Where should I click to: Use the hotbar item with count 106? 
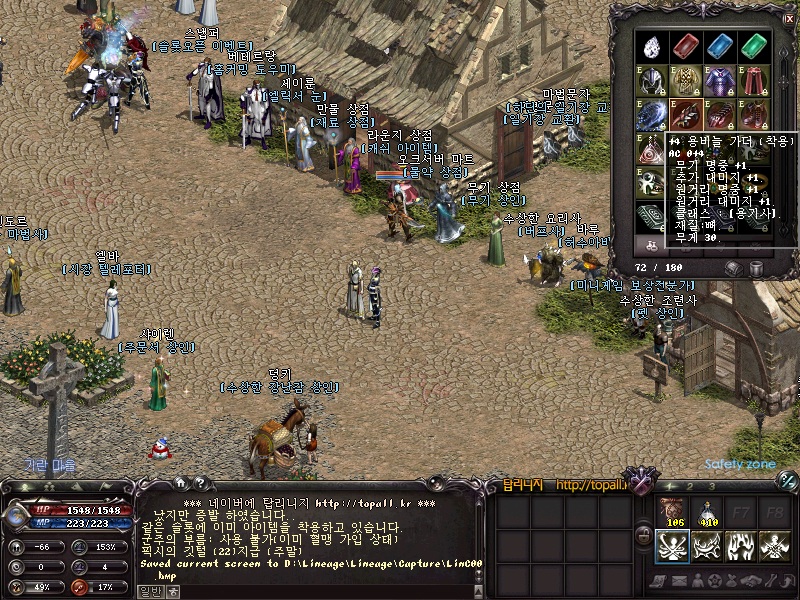672,512
